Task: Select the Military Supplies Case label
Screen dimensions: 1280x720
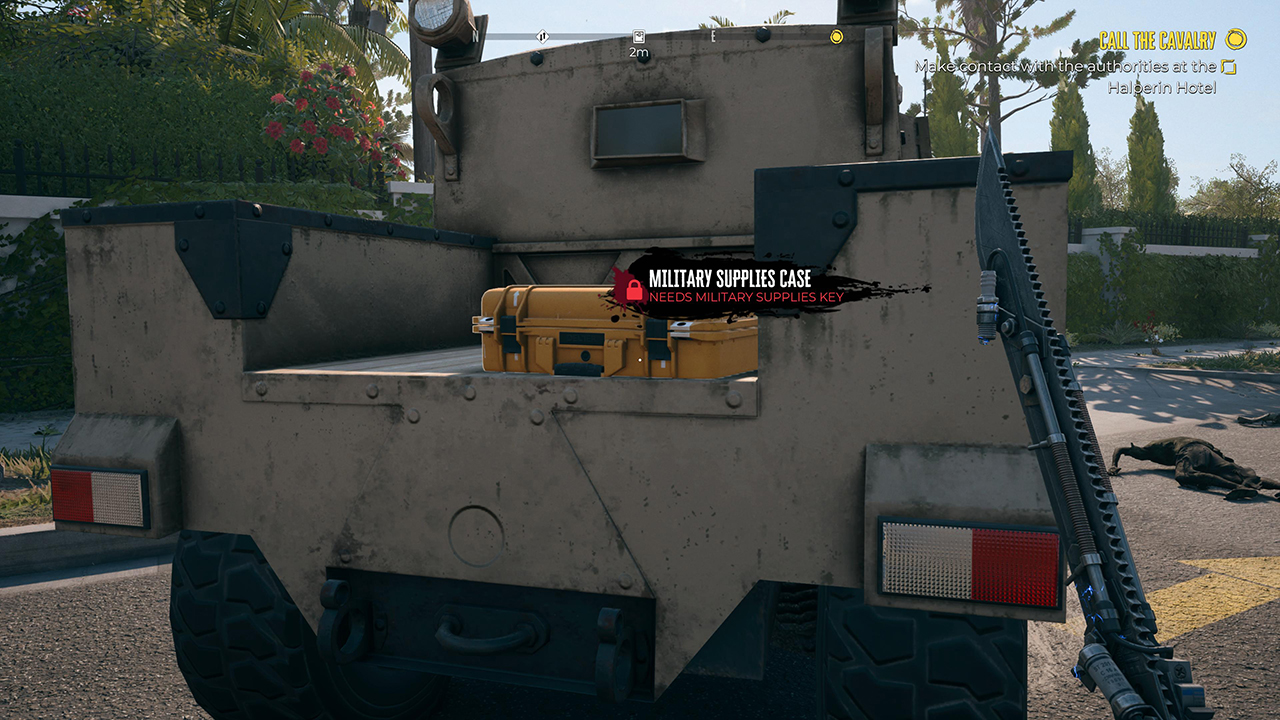Action: click(x=729, y=279)
